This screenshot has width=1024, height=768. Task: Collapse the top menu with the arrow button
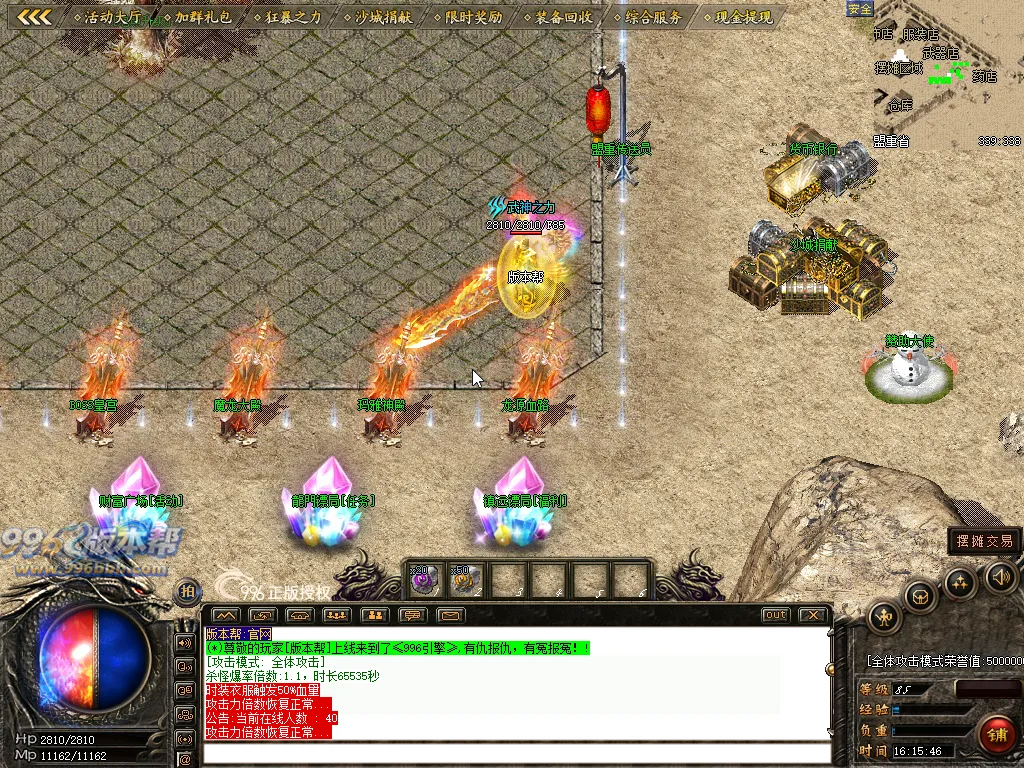pos(35,17)
